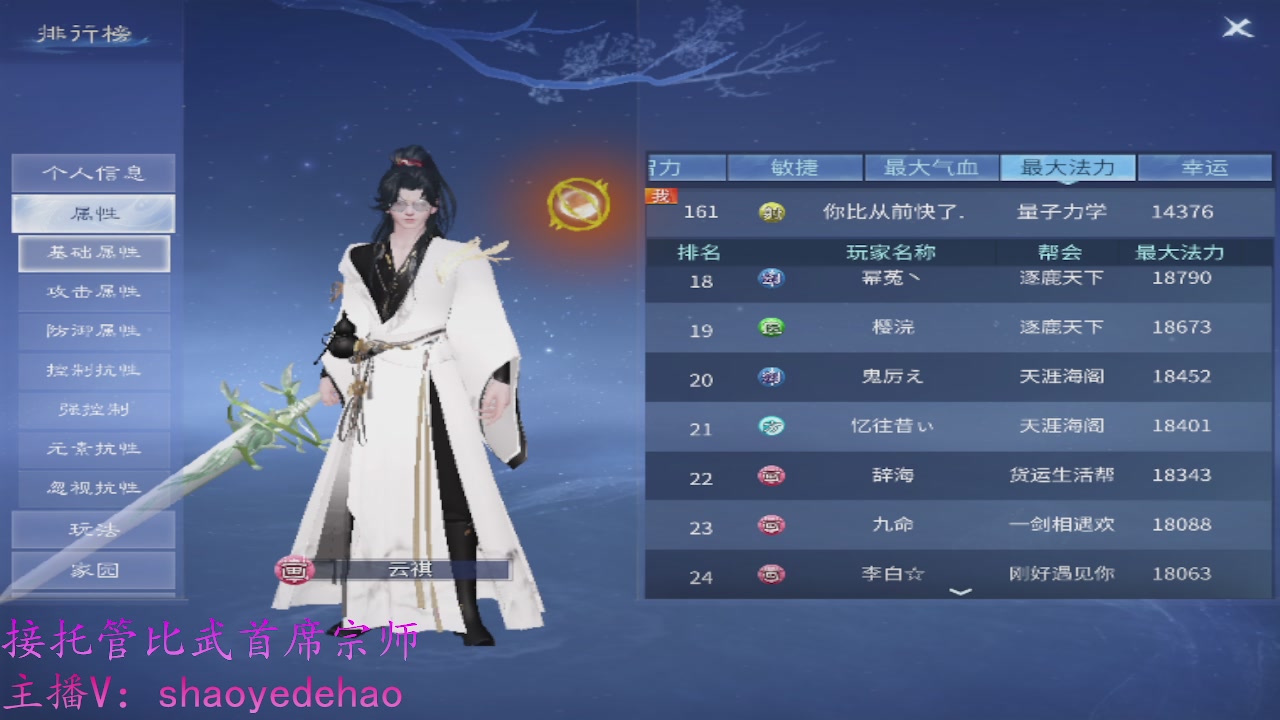Switch to the 敏捷 ranking tab
Viewport: 1280px width, 720px height.
tap(794, 167)
